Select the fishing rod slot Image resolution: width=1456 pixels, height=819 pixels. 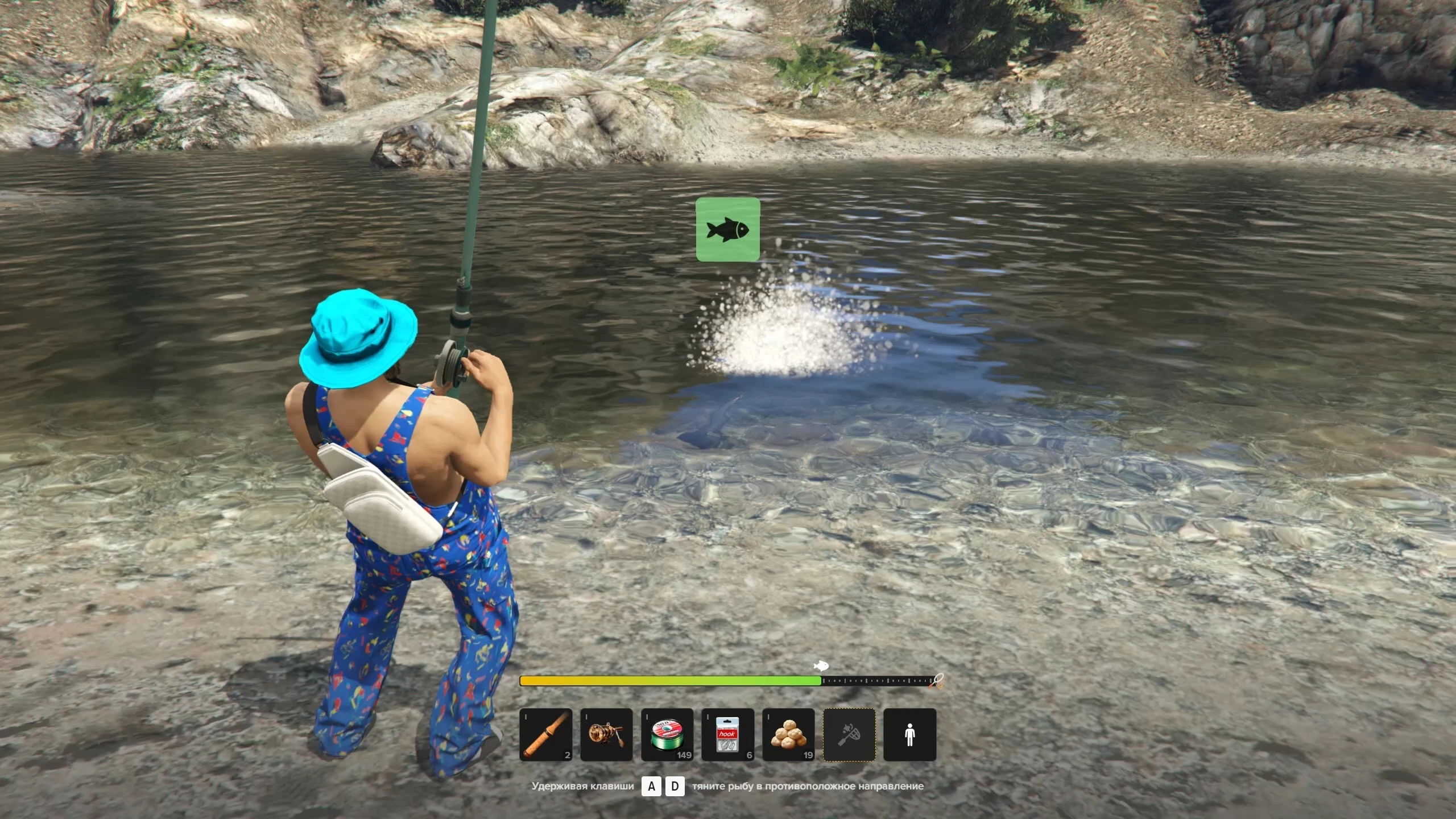click(546, 734)
